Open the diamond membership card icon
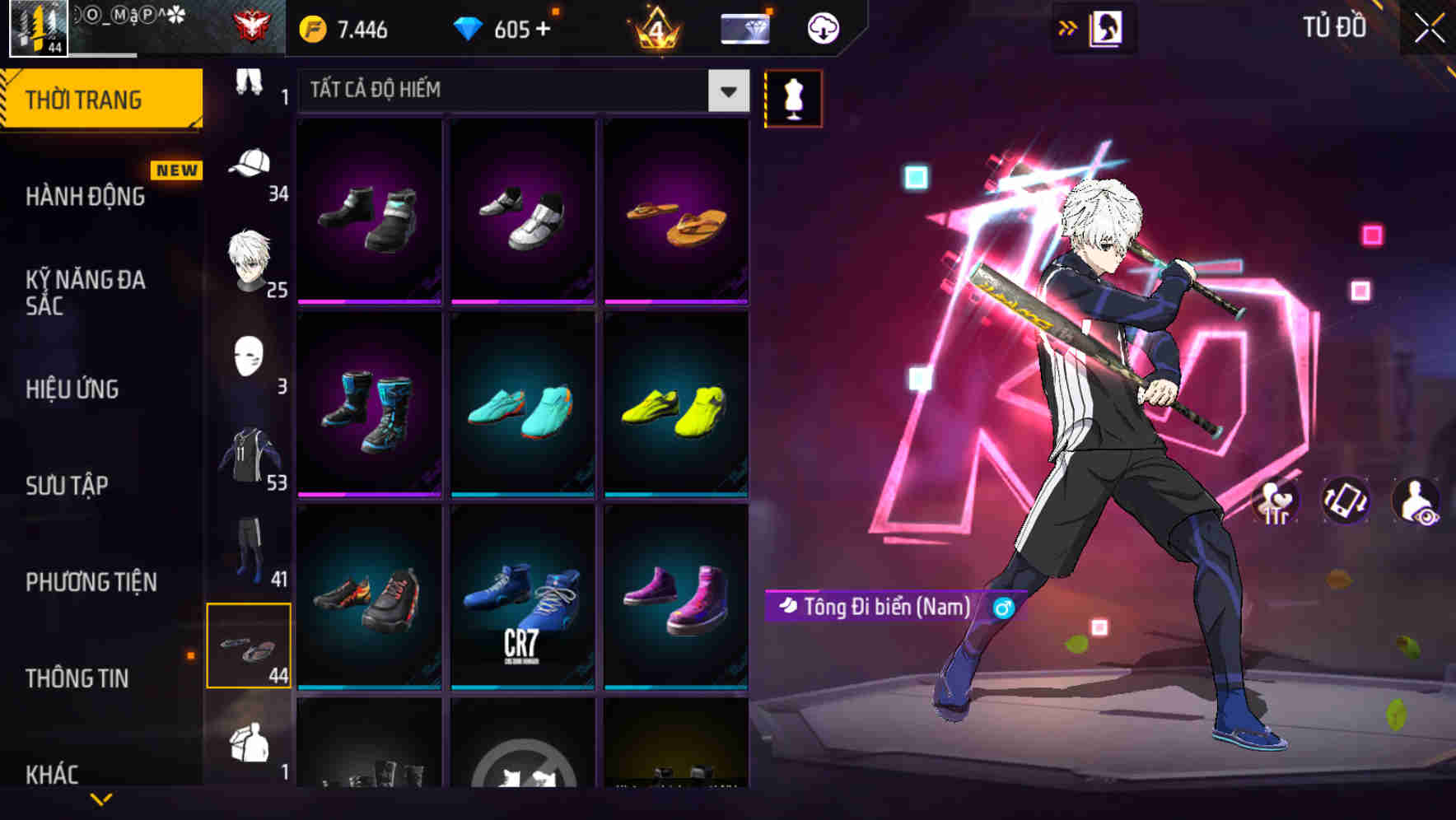This screenshot has width=1456, height=820. [744, 27]
